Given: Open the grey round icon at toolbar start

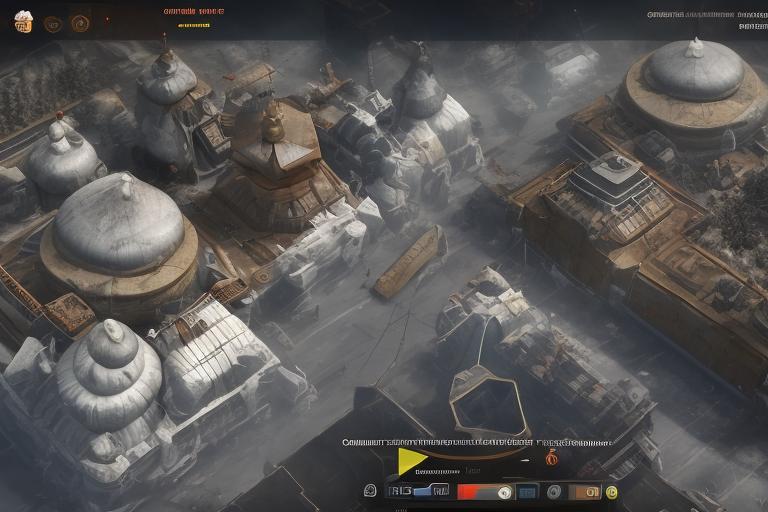Looking at the screenshot, I should tap(370, 491).
